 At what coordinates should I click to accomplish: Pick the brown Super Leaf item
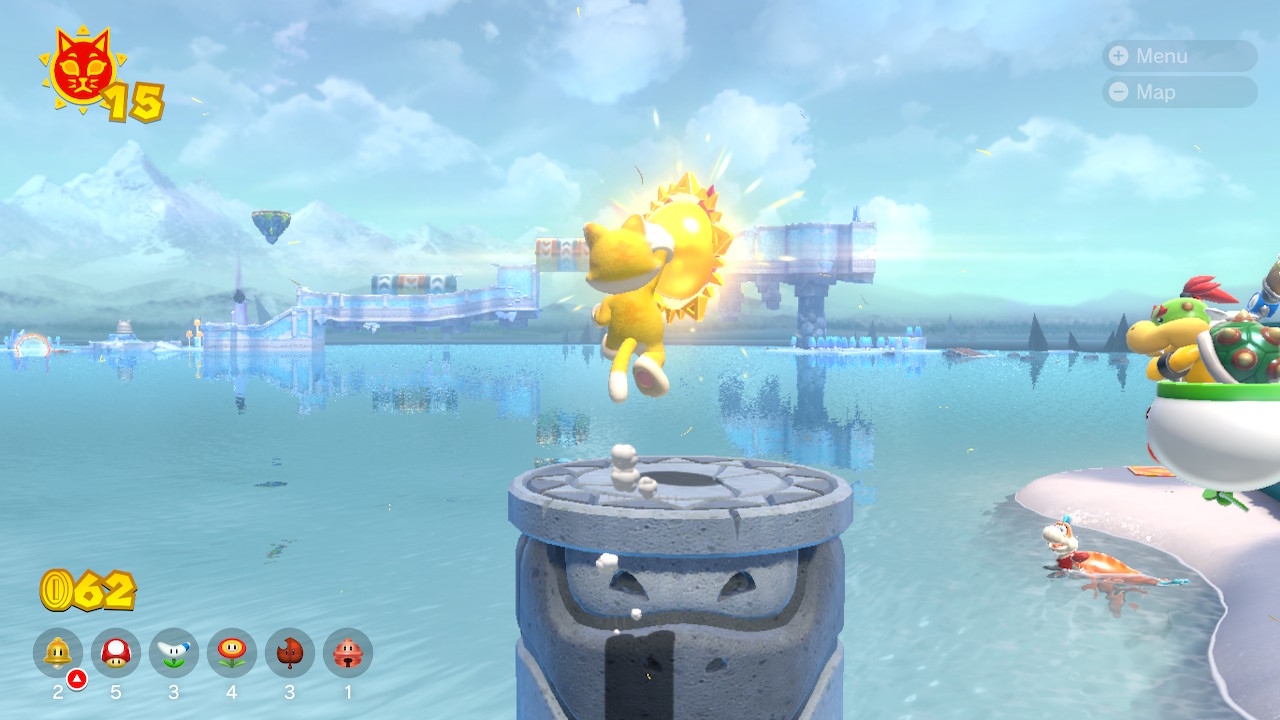click(290, 653)
